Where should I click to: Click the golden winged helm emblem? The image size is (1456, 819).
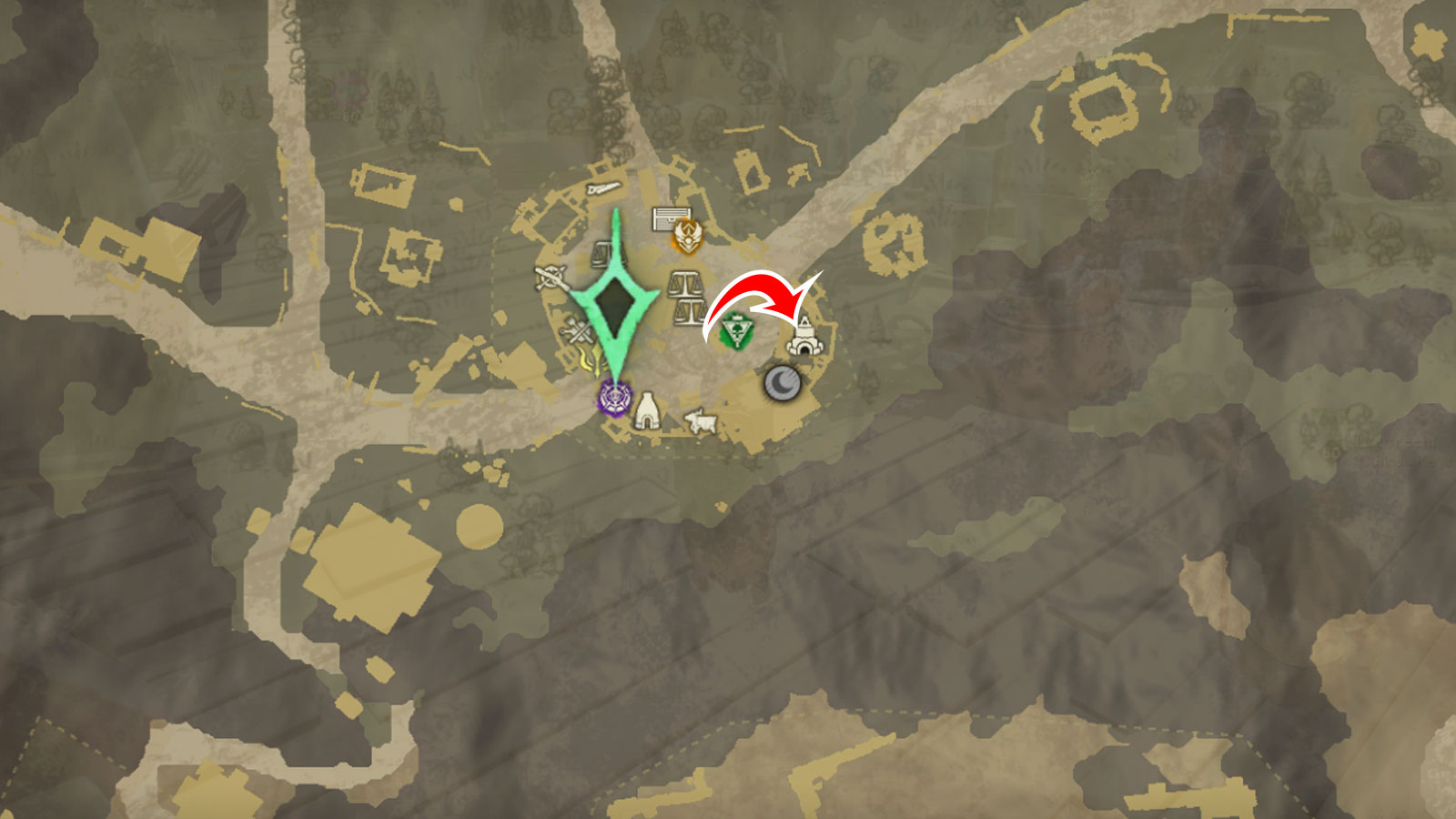pyautogui.click(x=686, y=237)
